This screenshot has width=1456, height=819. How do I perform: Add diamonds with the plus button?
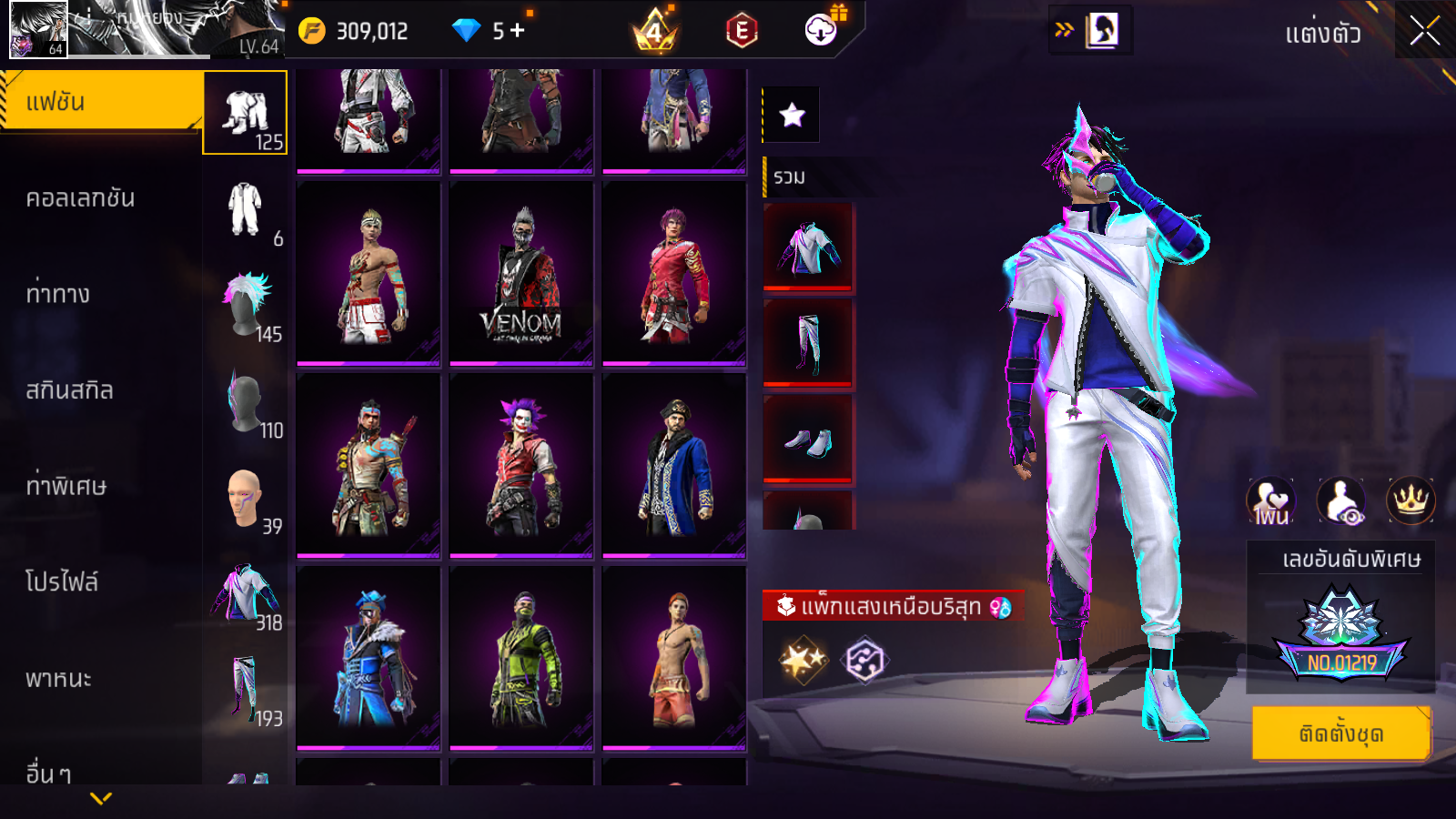point(518,31)
